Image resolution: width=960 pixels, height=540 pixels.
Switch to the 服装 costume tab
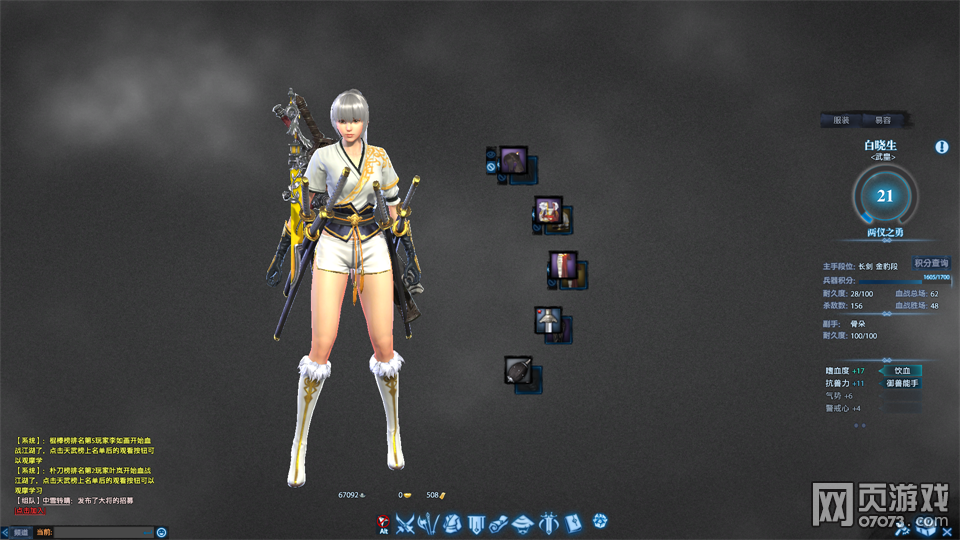(x=841, y=120)
